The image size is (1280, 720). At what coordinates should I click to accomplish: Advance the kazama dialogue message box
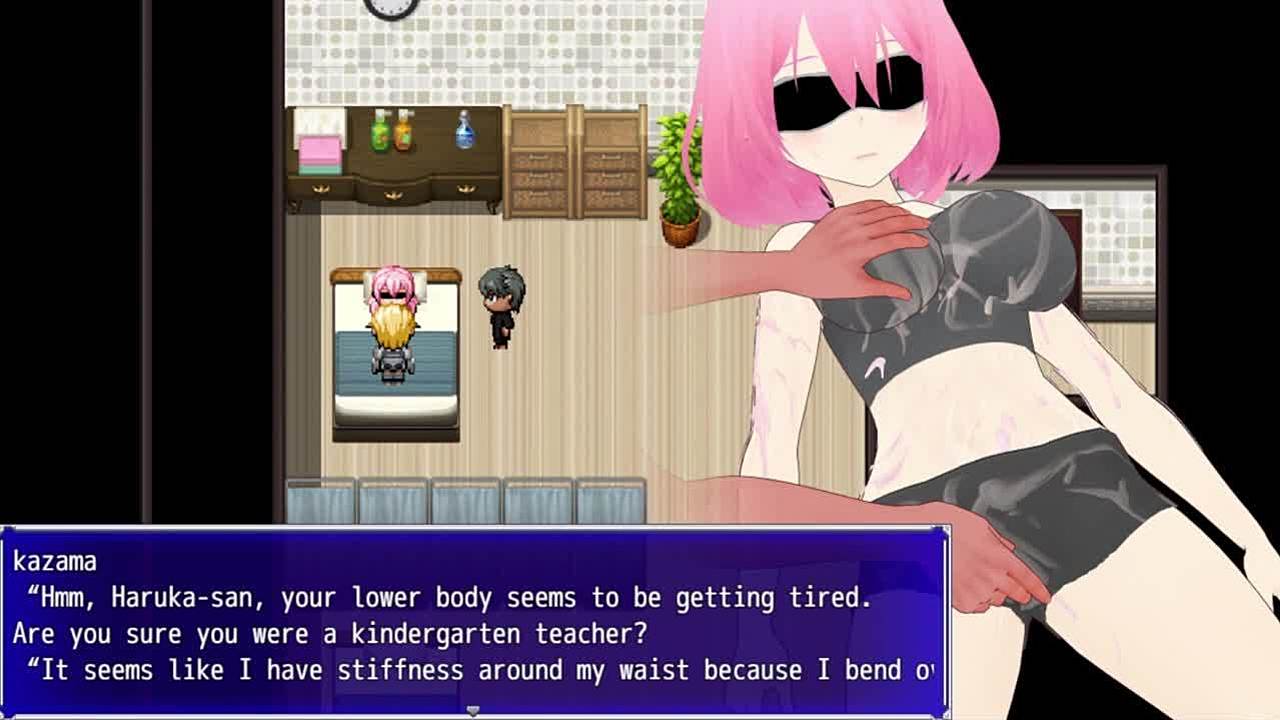coord(473,622)
